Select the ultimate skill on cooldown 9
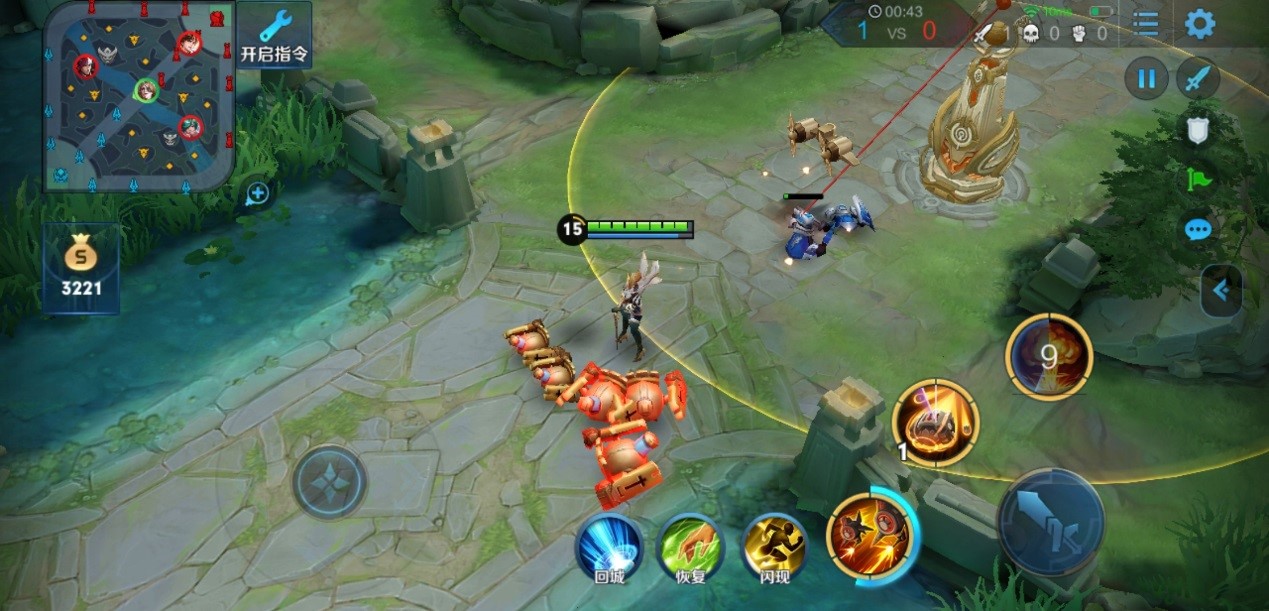Screen dimensions: 1269x611 [x=1048, y=357]
